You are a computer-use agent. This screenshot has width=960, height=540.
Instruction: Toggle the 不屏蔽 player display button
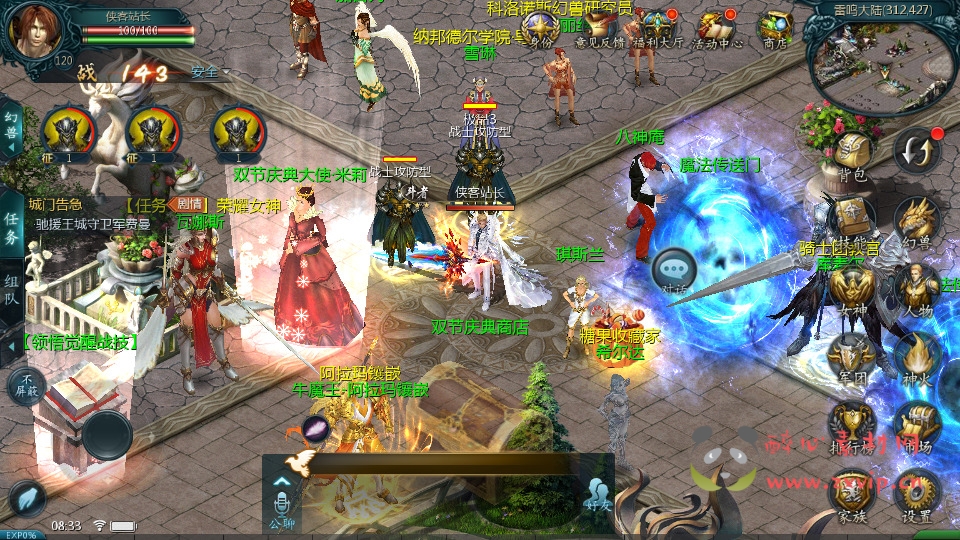(x=25, y=385)
